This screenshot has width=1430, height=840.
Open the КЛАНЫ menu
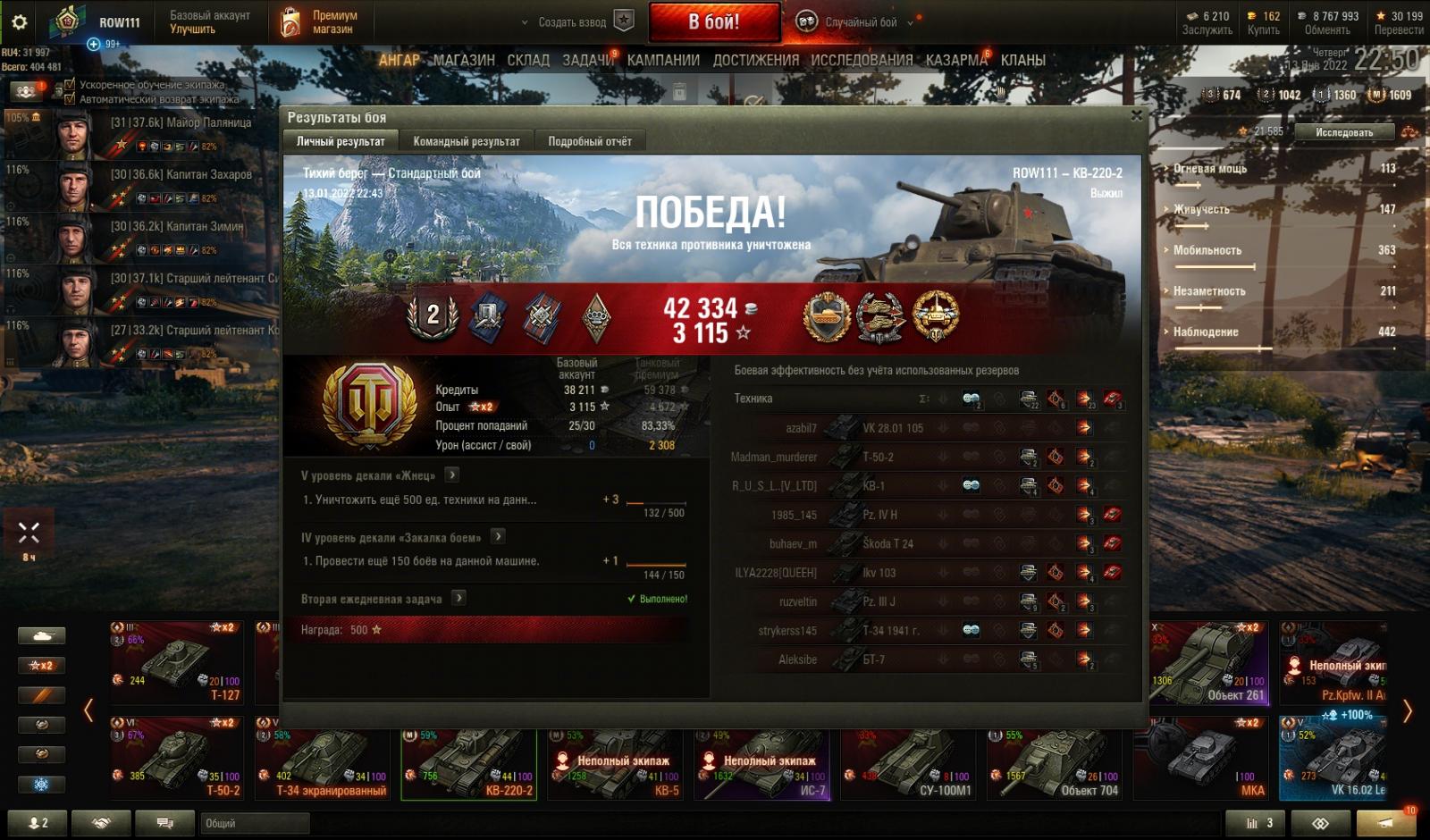tap(1022, 60)
